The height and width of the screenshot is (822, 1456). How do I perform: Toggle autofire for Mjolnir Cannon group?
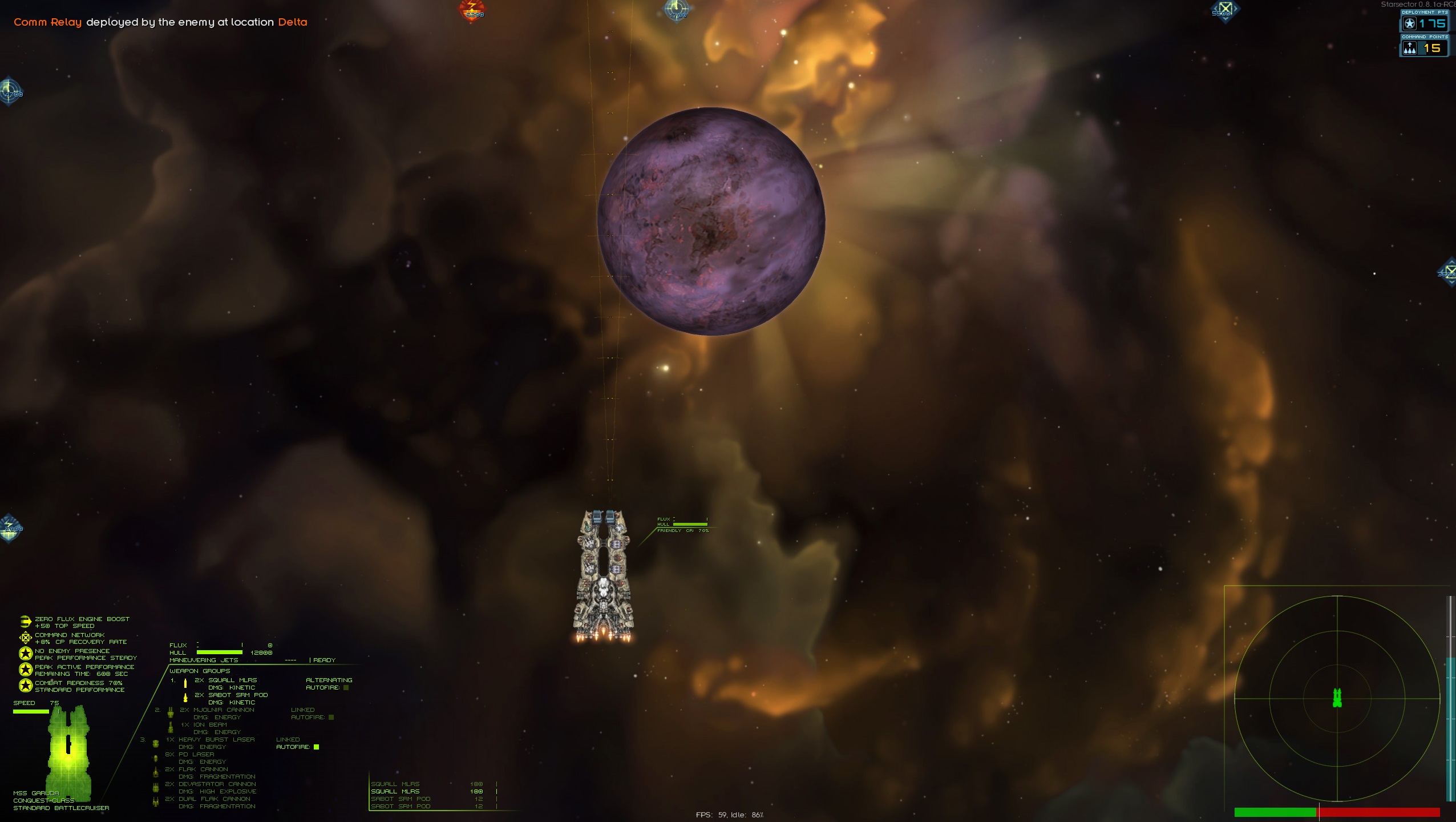pos(331,718)
